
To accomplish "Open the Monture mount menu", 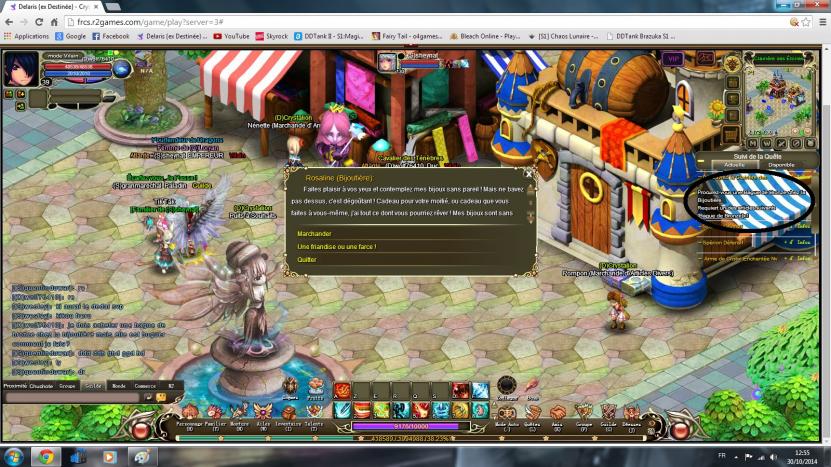I will [240, 414].
